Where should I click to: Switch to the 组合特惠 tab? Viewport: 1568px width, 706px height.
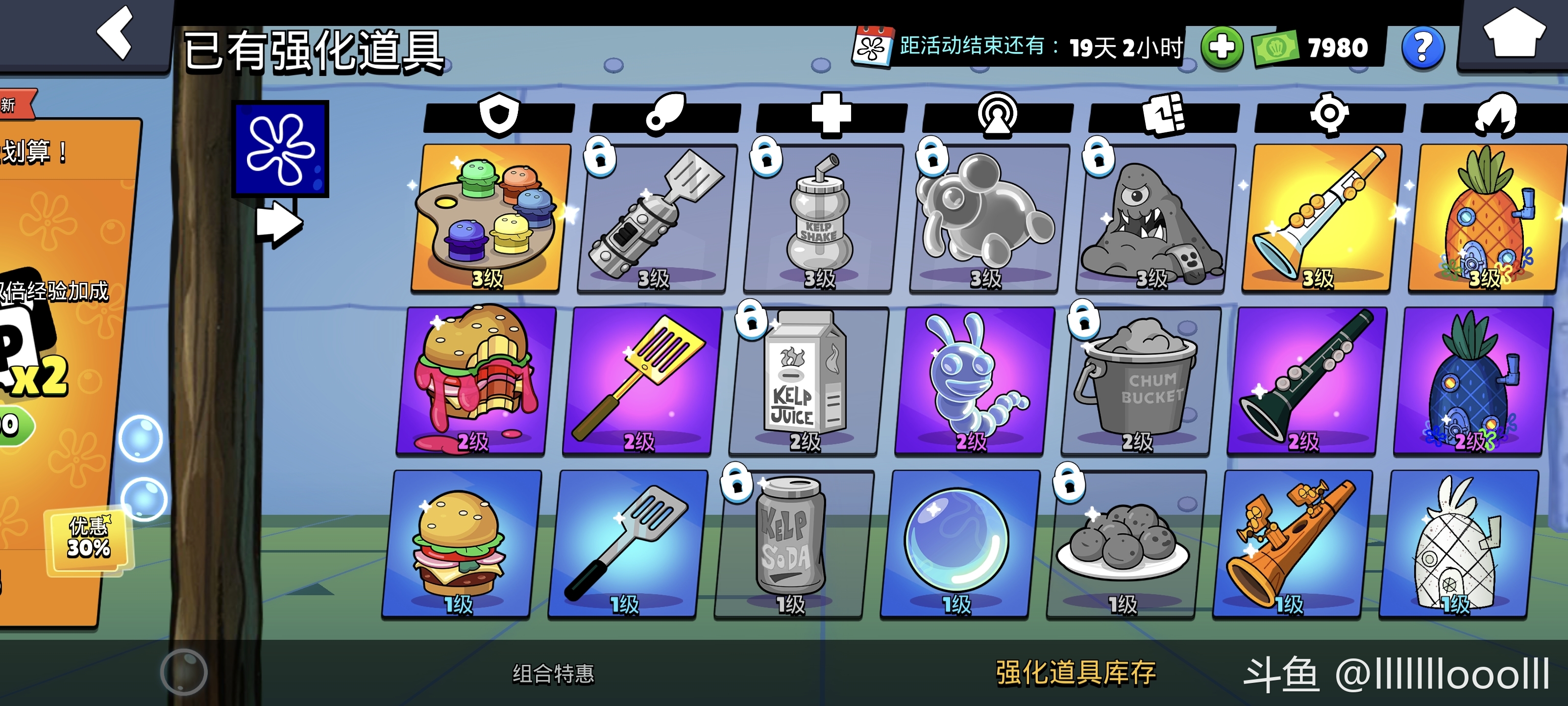553,674
